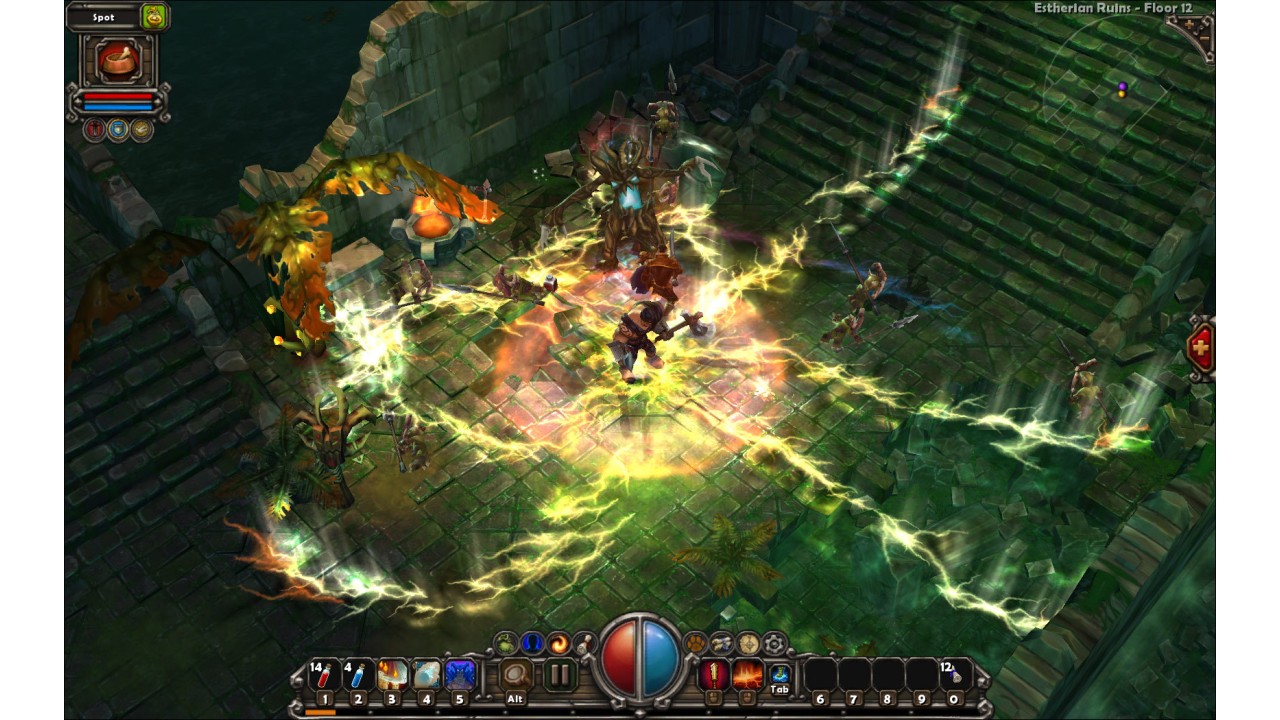Activate the icy blue skill in slot 4
The height and width of the screenshot is (720, 1280).
[x=426, y=675]
